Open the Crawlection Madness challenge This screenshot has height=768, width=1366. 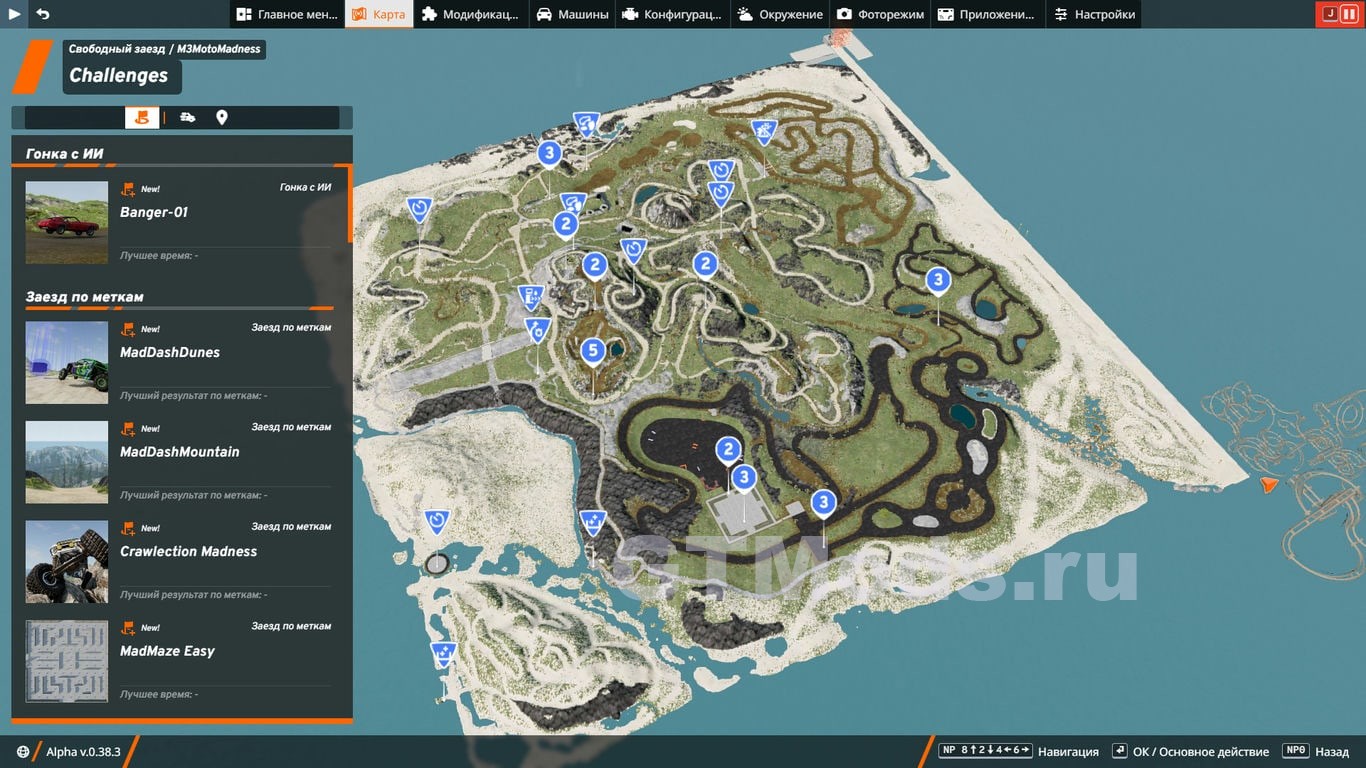pyautogui.click(x=180, y=561)
